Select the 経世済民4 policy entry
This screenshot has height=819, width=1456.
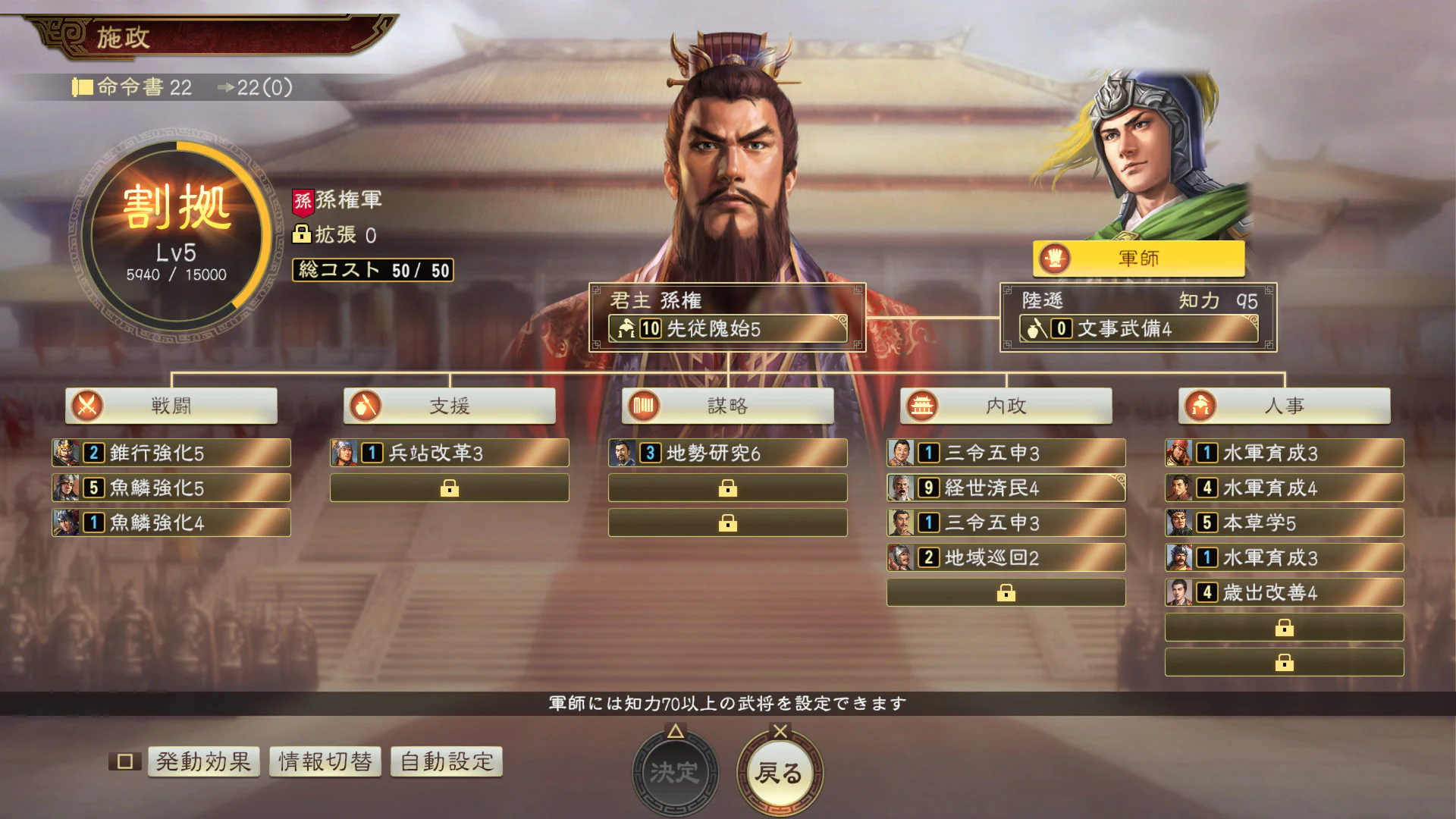click(1006, 488)
